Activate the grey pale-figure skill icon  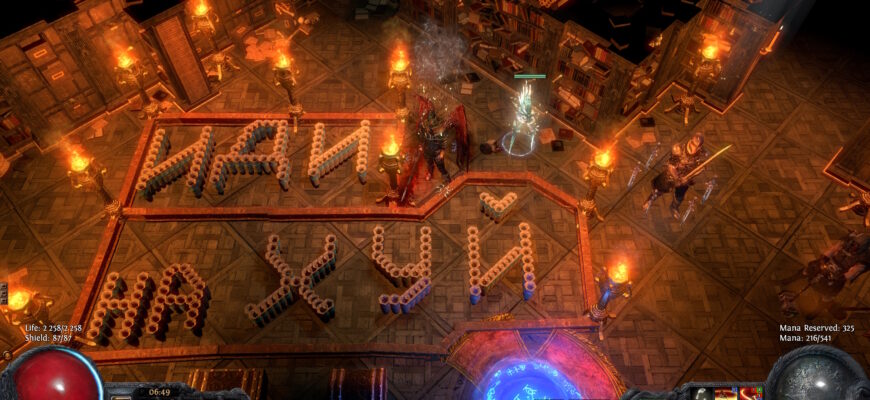(x=701, y=394)
